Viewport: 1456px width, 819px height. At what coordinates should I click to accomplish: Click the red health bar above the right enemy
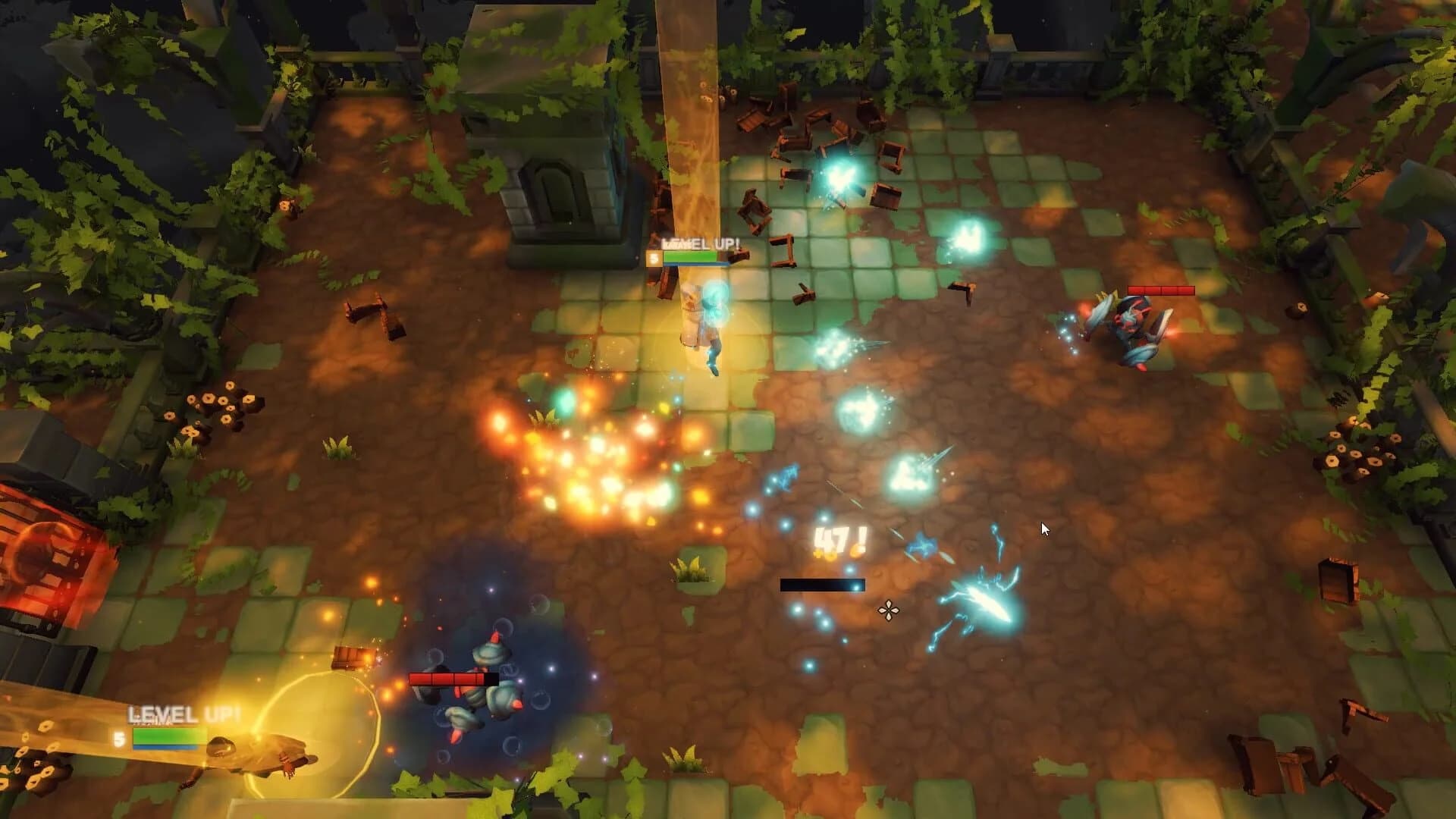[1163, 289]
